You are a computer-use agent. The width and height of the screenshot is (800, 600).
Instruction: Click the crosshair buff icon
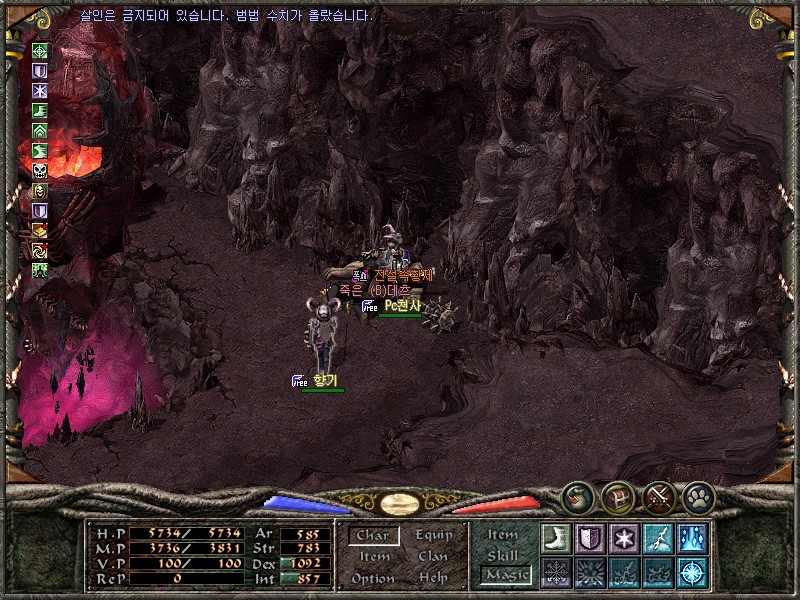coord(40,51)
